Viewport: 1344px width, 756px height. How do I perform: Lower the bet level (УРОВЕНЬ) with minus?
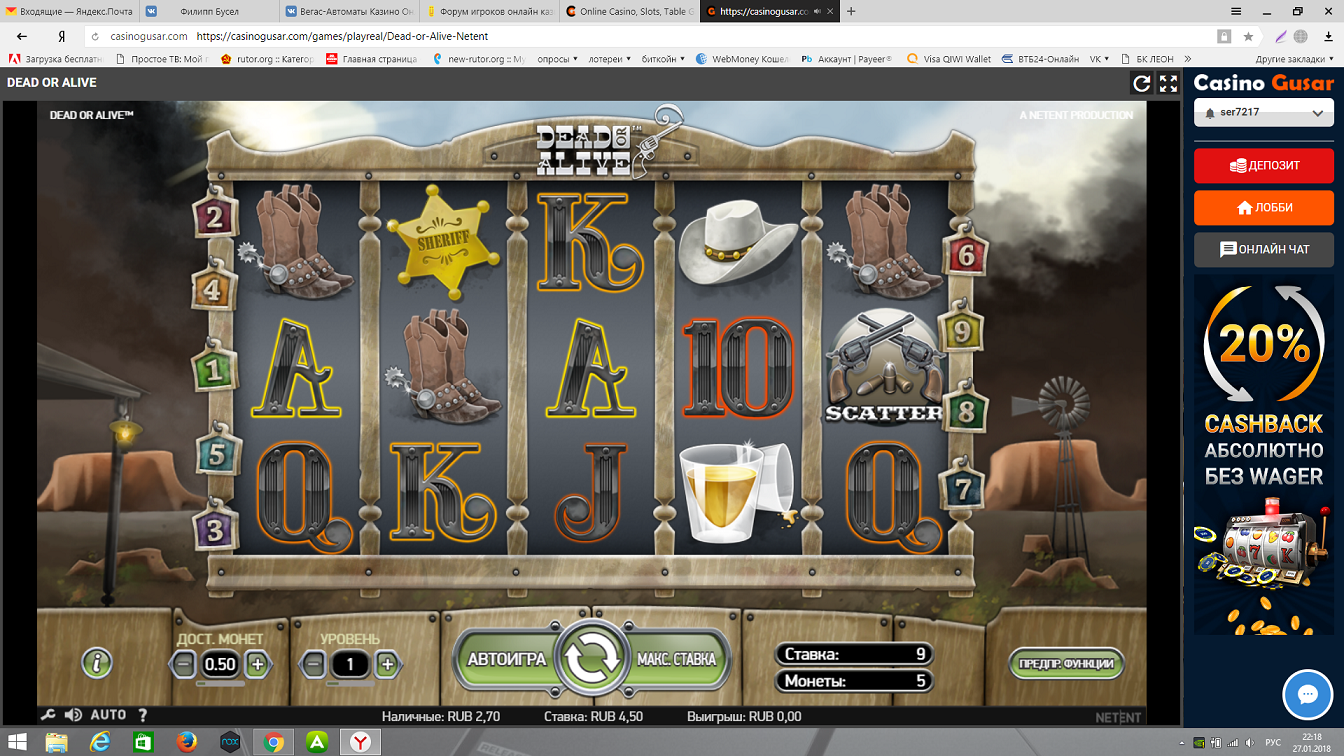coord(313,663)
